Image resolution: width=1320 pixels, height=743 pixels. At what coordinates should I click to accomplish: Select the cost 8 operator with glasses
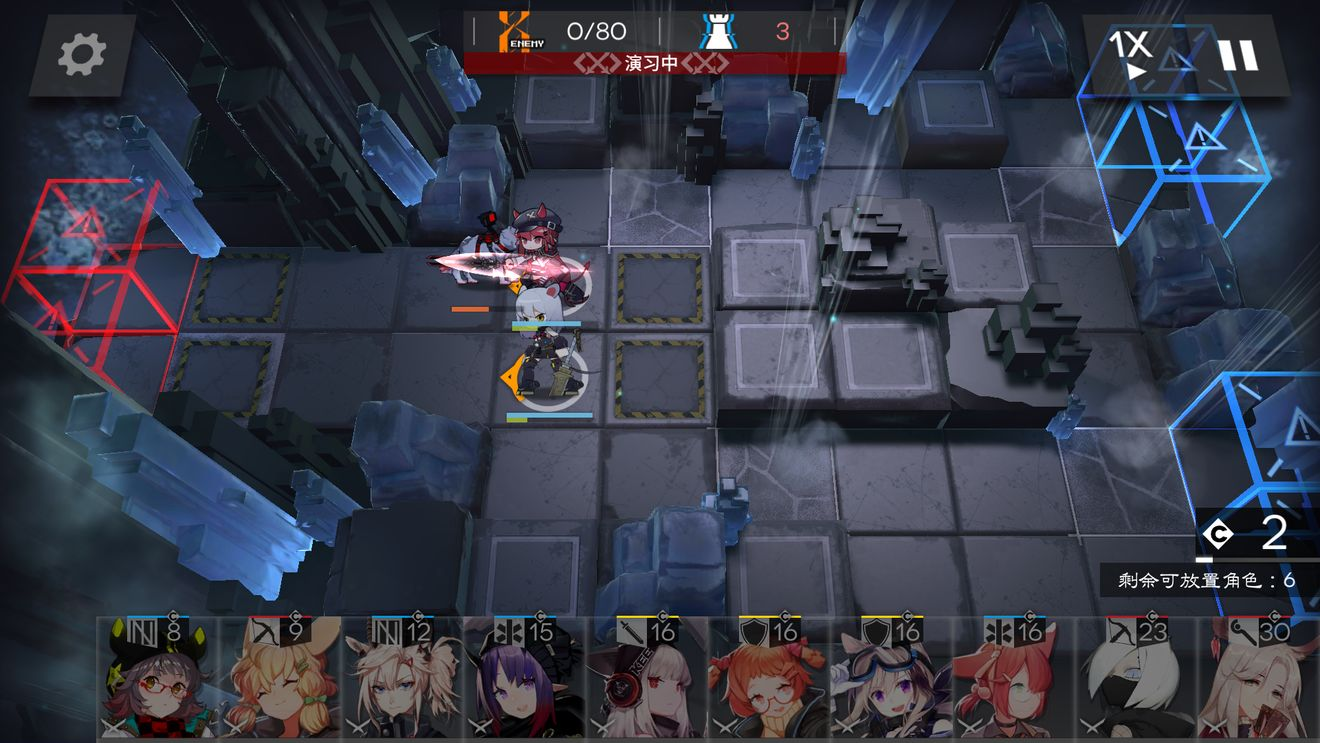[x=158, y=680]
